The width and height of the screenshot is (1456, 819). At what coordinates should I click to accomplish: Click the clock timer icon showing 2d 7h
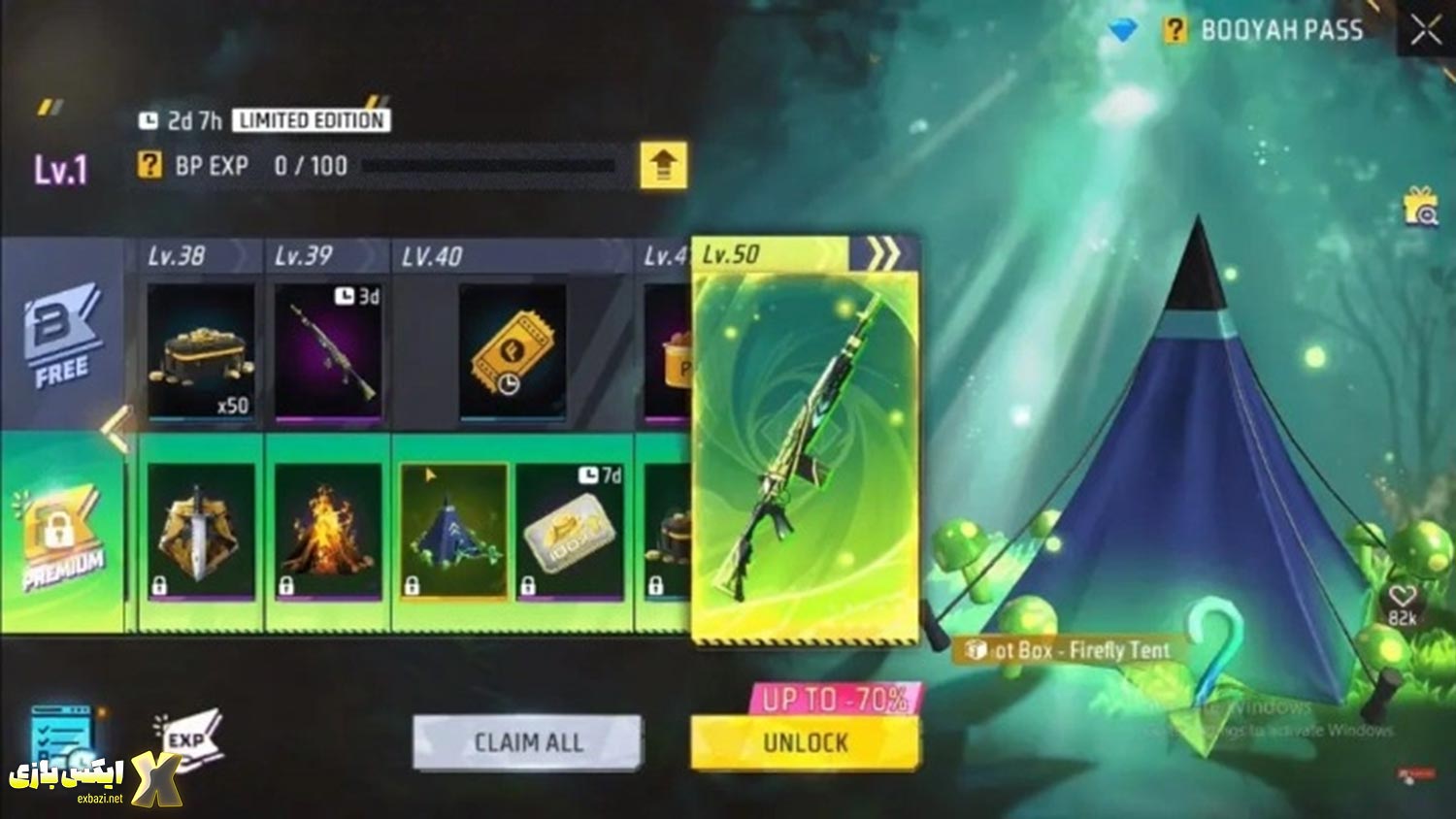pos(151,120)
